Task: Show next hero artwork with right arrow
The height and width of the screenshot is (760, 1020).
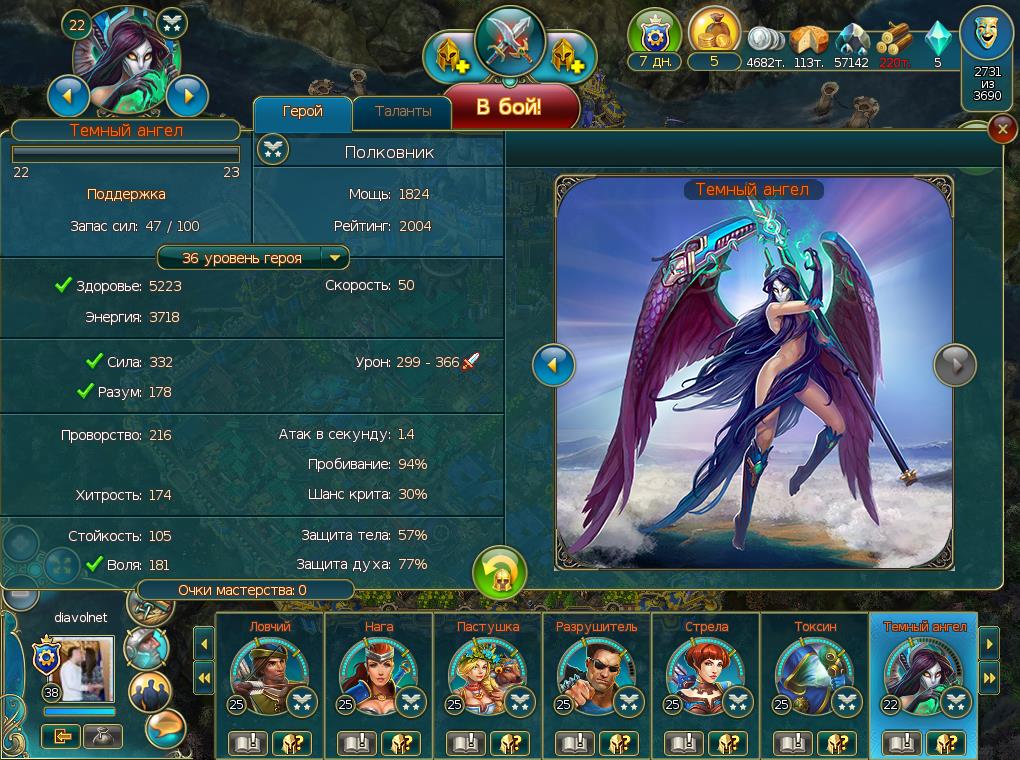Action: click(954, 366)
